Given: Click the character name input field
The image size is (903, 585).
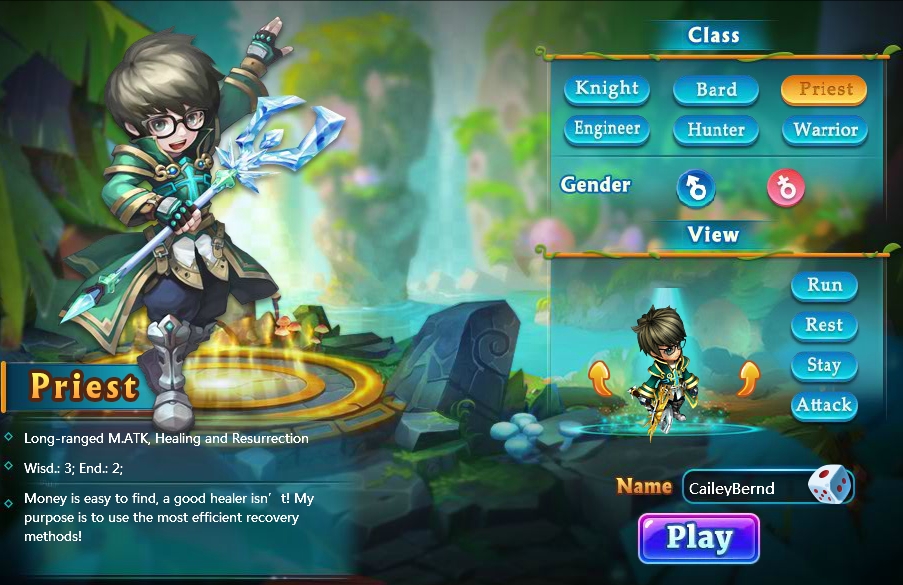Looking at the screenshot, I should tap(743, 488).
